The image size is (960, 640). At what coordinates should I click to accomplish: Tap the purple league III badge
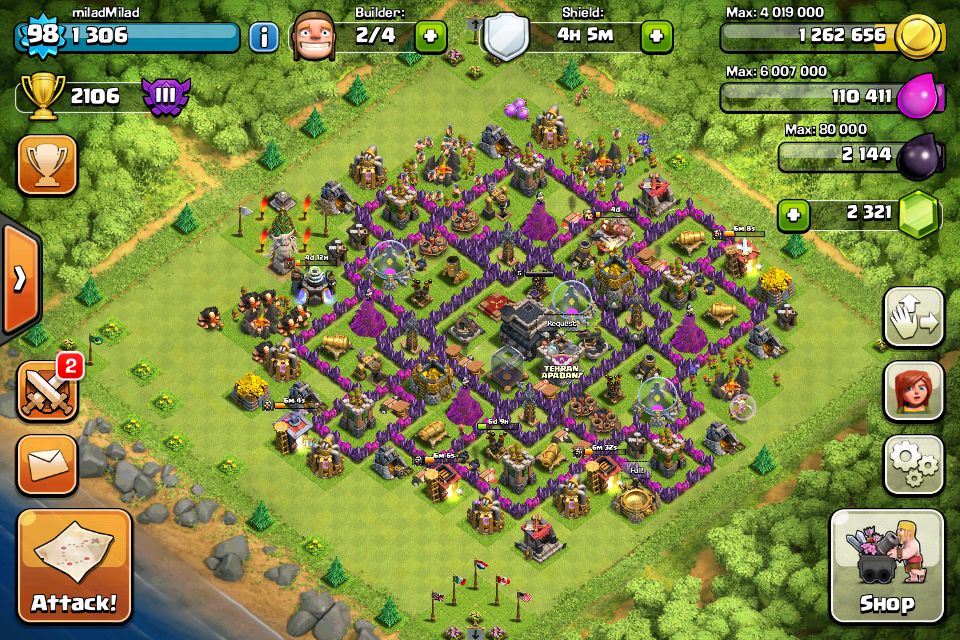(x=165, y=96)
